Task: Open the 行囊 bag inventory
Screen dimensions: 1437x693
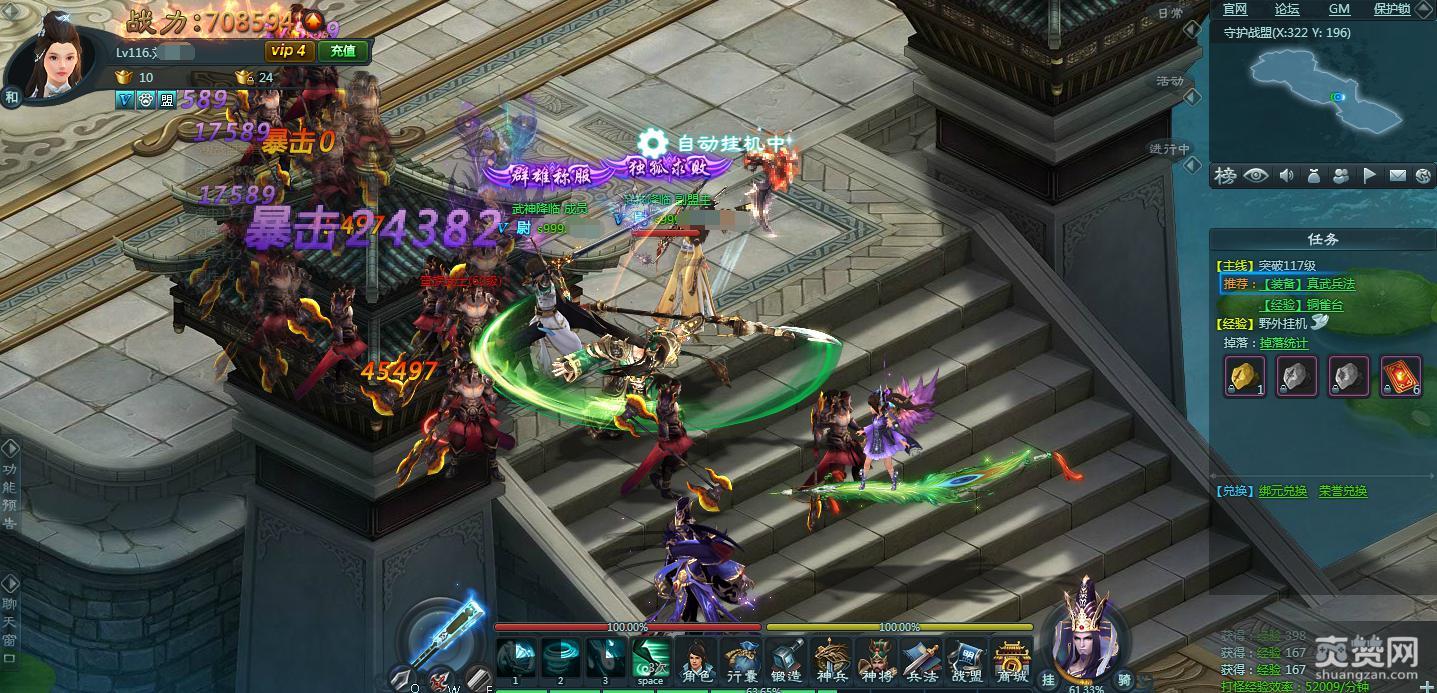Action: [741, 661]
